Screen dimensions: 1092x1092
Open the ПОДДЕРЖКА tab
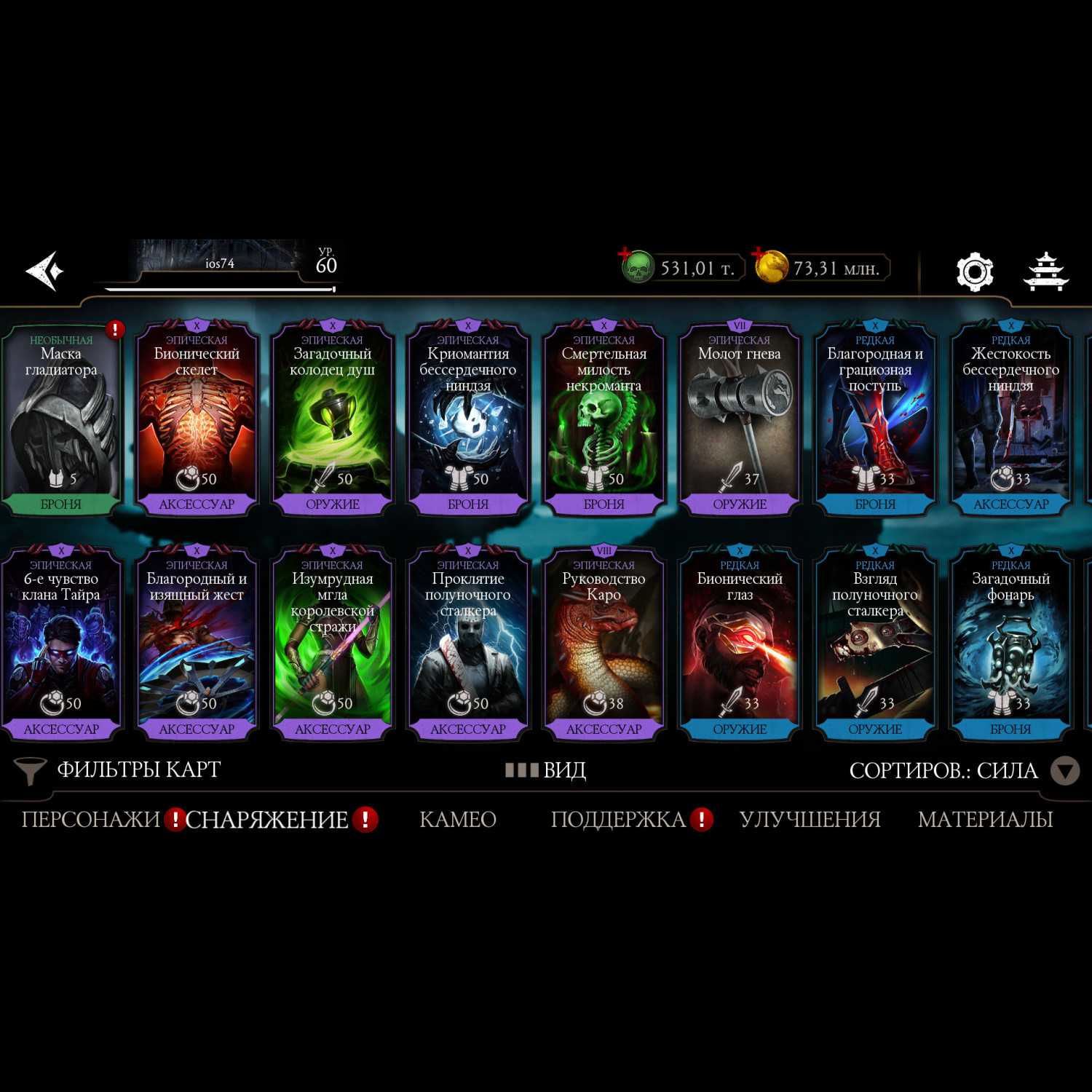coord(618,820)
